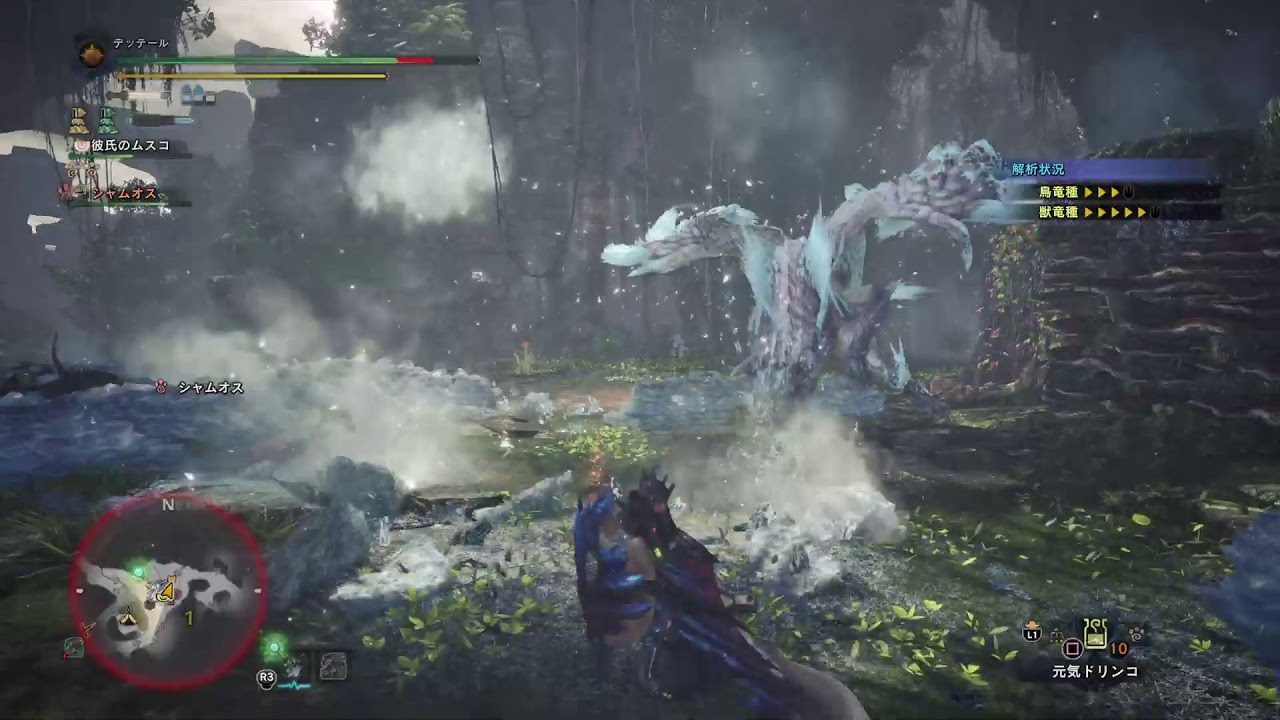Click the 鳥竜種 research entry hand marker
1280x720 pixels.
(x=1128, y=193)
